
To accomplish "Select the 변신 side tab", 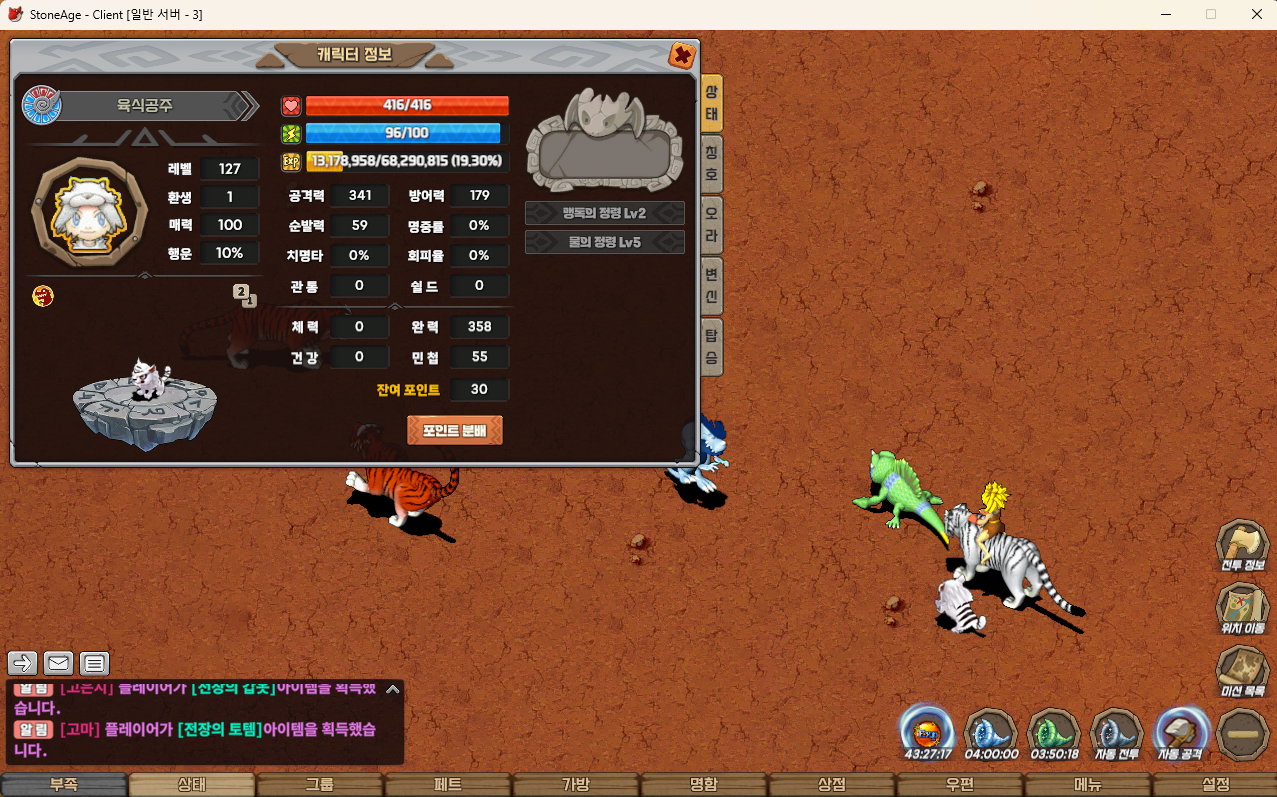I will pos(711,285).
